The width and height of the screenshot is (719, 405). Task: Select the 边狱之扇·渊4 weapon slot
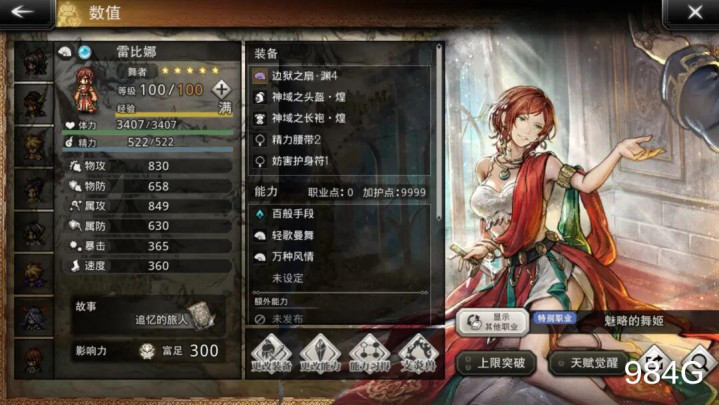(338, 75)
